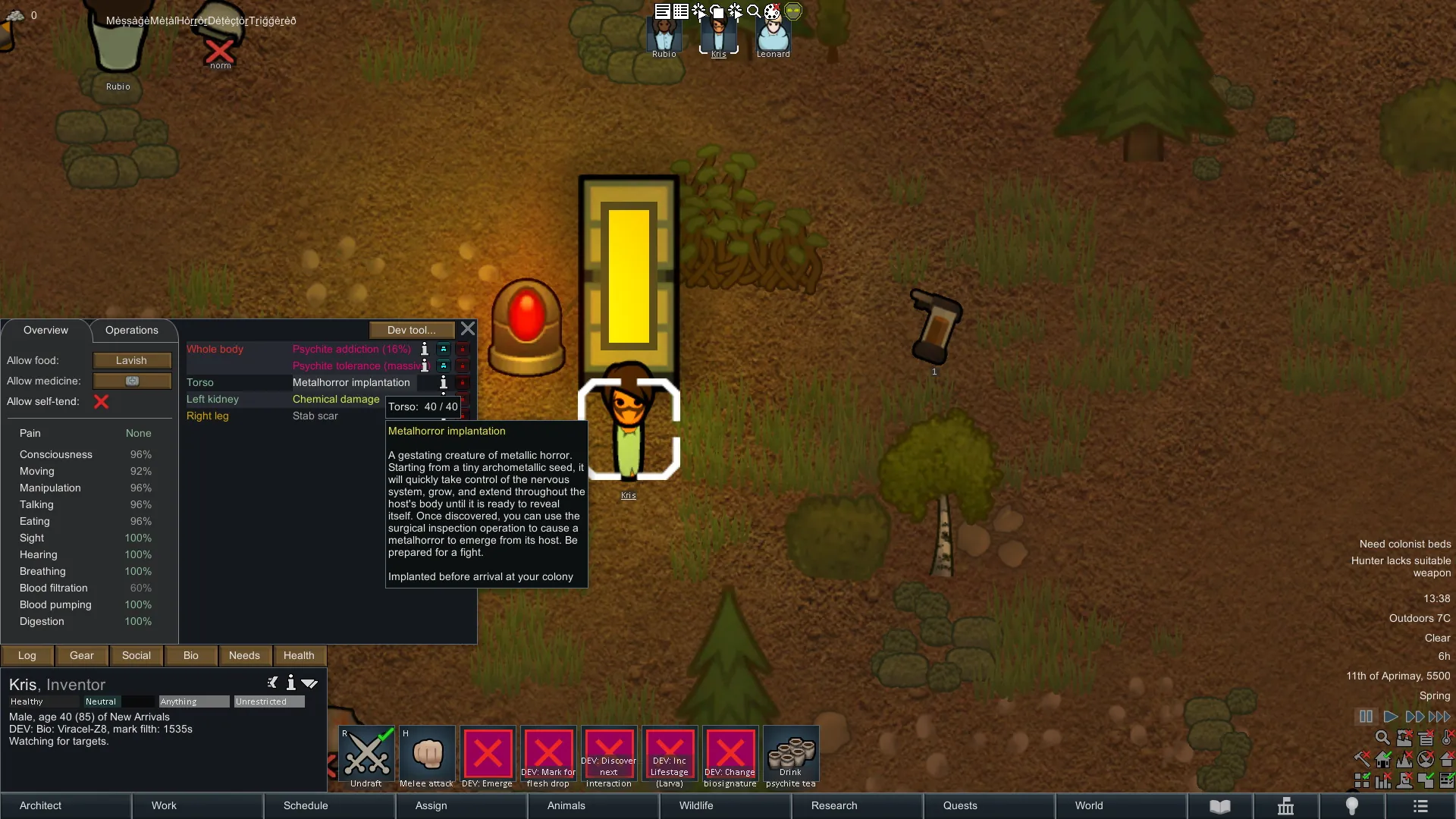The height and width of the screenshot is (819, 1456).
Task: Open the Research menu
Action: click(x=834, y=806)
